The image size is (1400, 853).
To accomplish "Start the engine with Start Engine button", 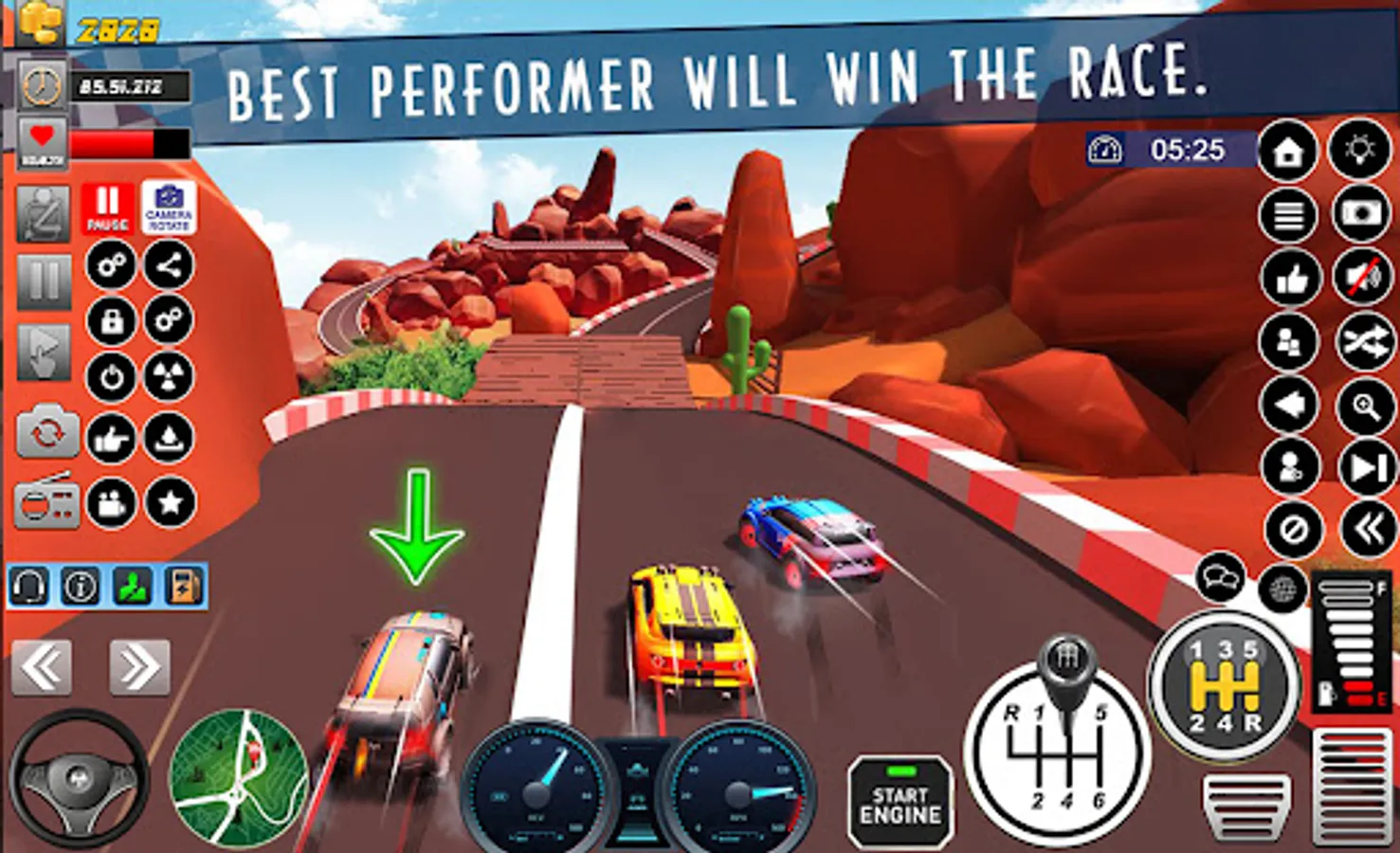I will (900, 804).
